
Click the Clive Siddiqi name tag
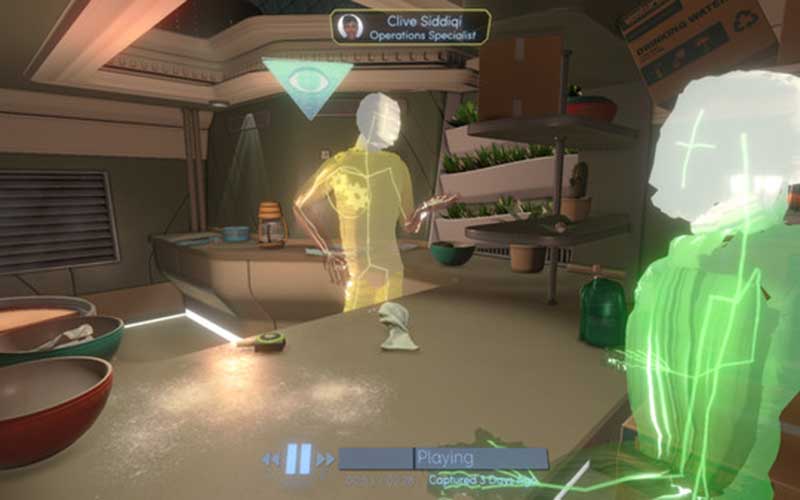(410, 27)
